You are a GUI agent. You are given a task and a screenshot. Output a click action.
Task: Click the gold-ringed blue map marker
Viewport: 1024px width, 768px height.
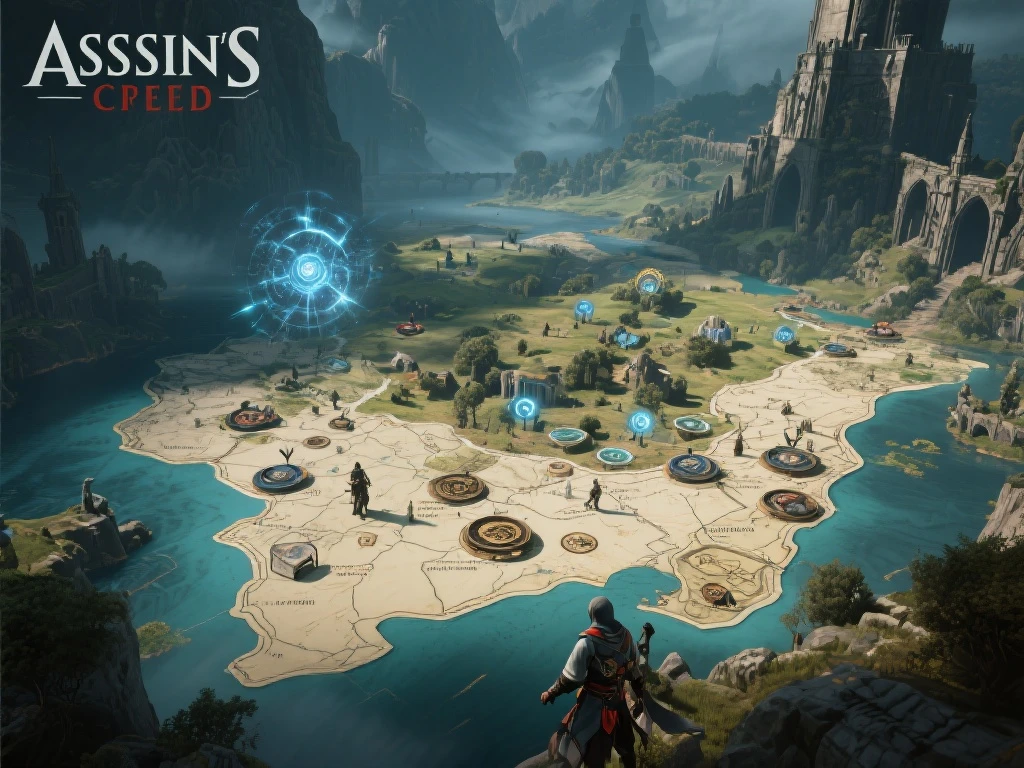click(649, 282)
